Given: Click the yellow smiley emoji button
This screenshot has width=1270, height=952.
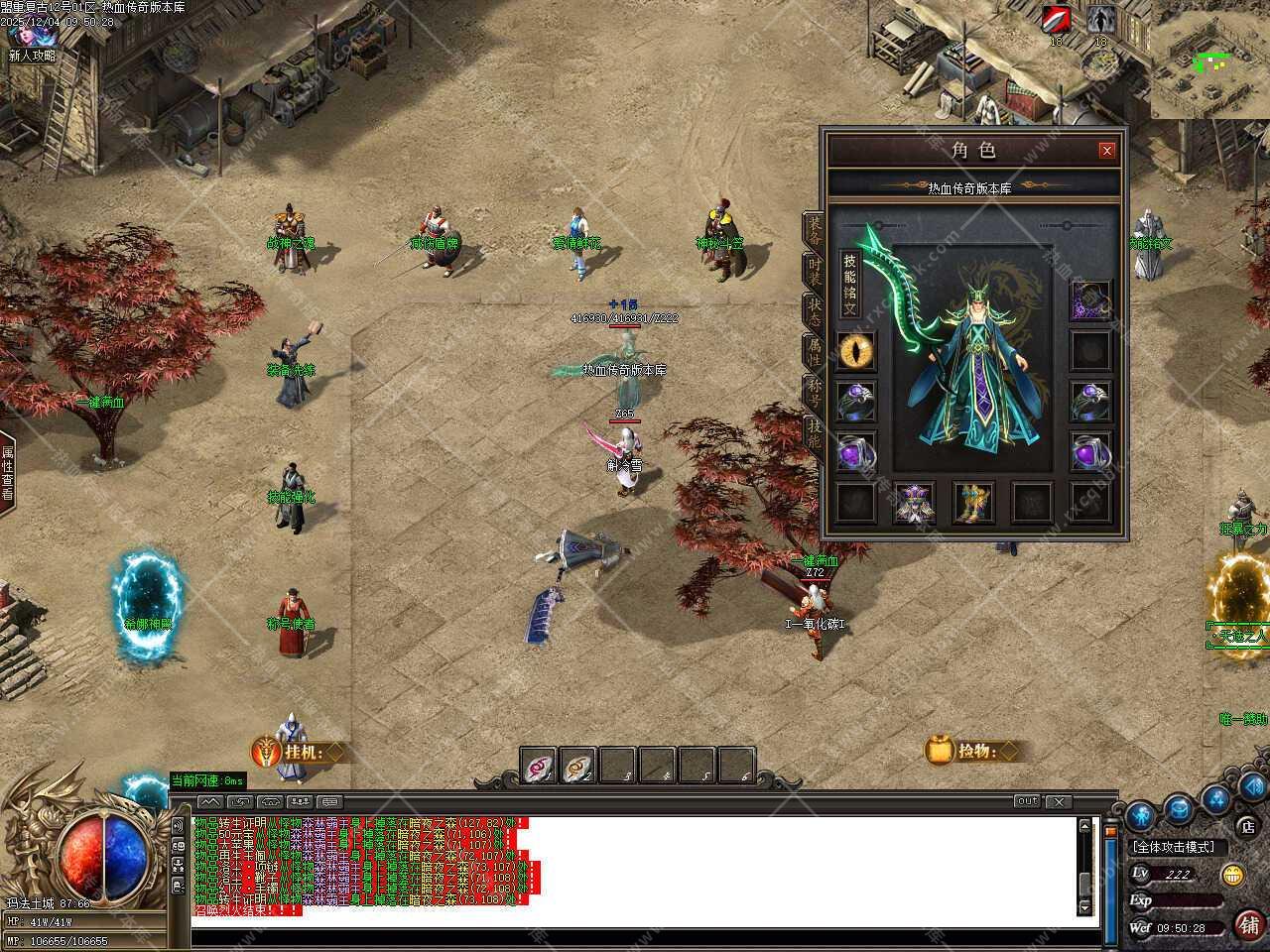Looking at the screenshot, I should 1232,875.
